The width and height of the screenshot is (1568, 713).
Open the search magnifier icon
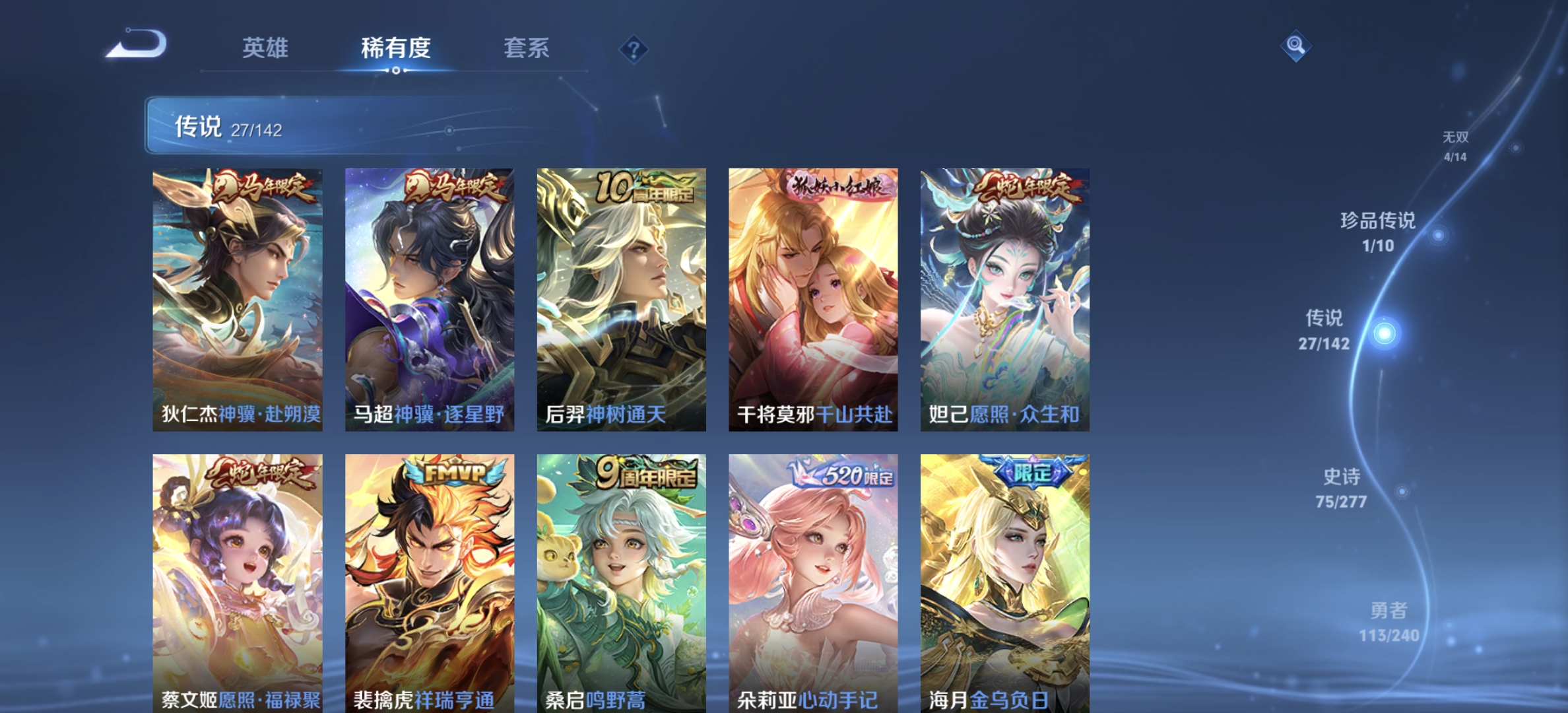point(1295,46)
